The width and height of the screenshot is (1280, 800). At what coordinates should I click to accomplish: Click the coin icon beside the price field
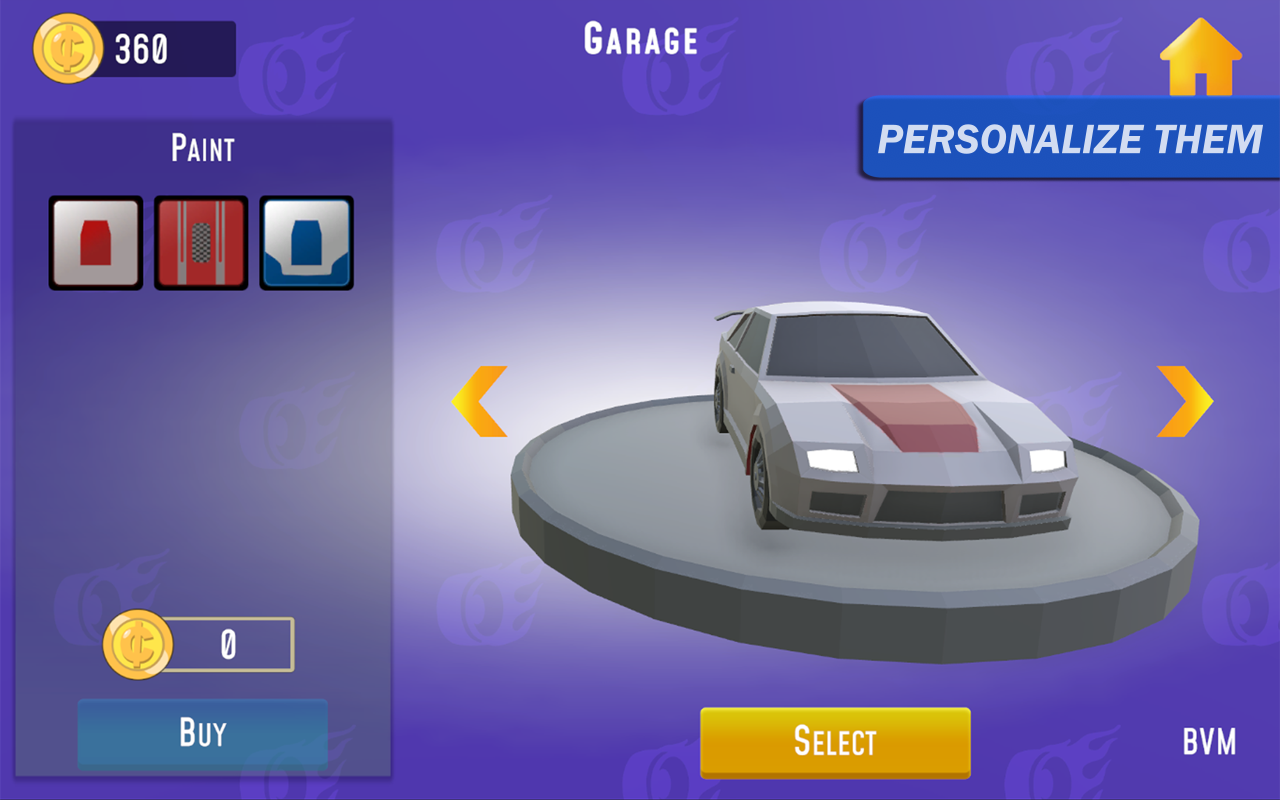138,644
